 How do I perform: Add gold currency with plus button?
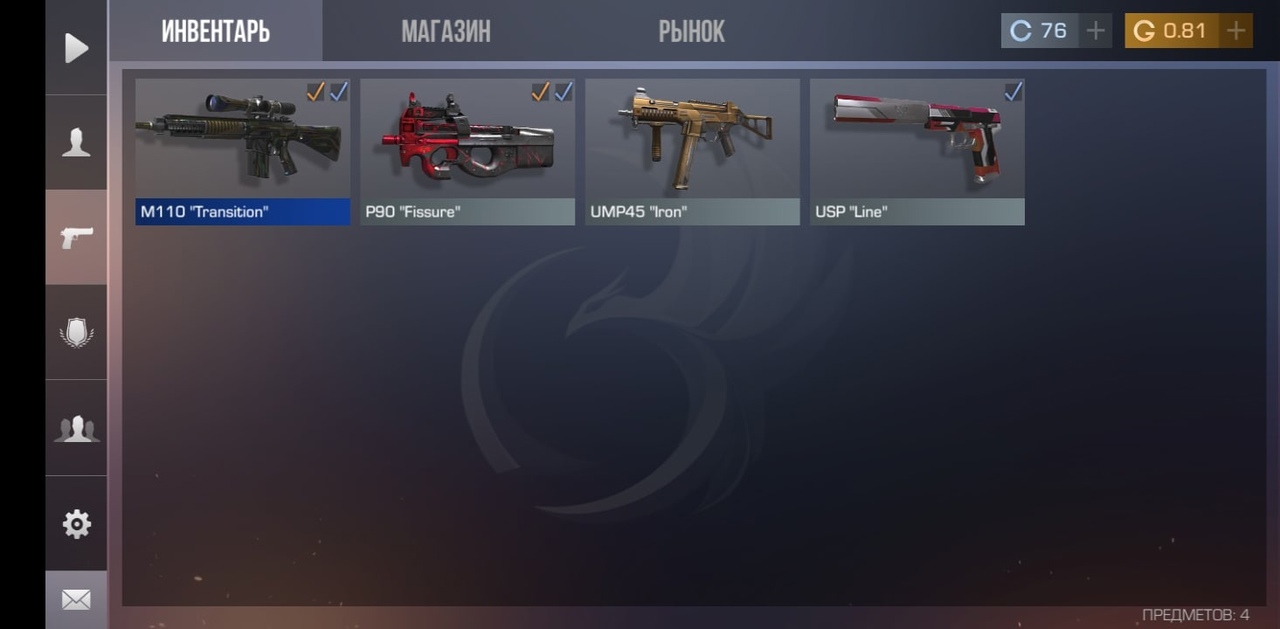(x=1236, y=31)
